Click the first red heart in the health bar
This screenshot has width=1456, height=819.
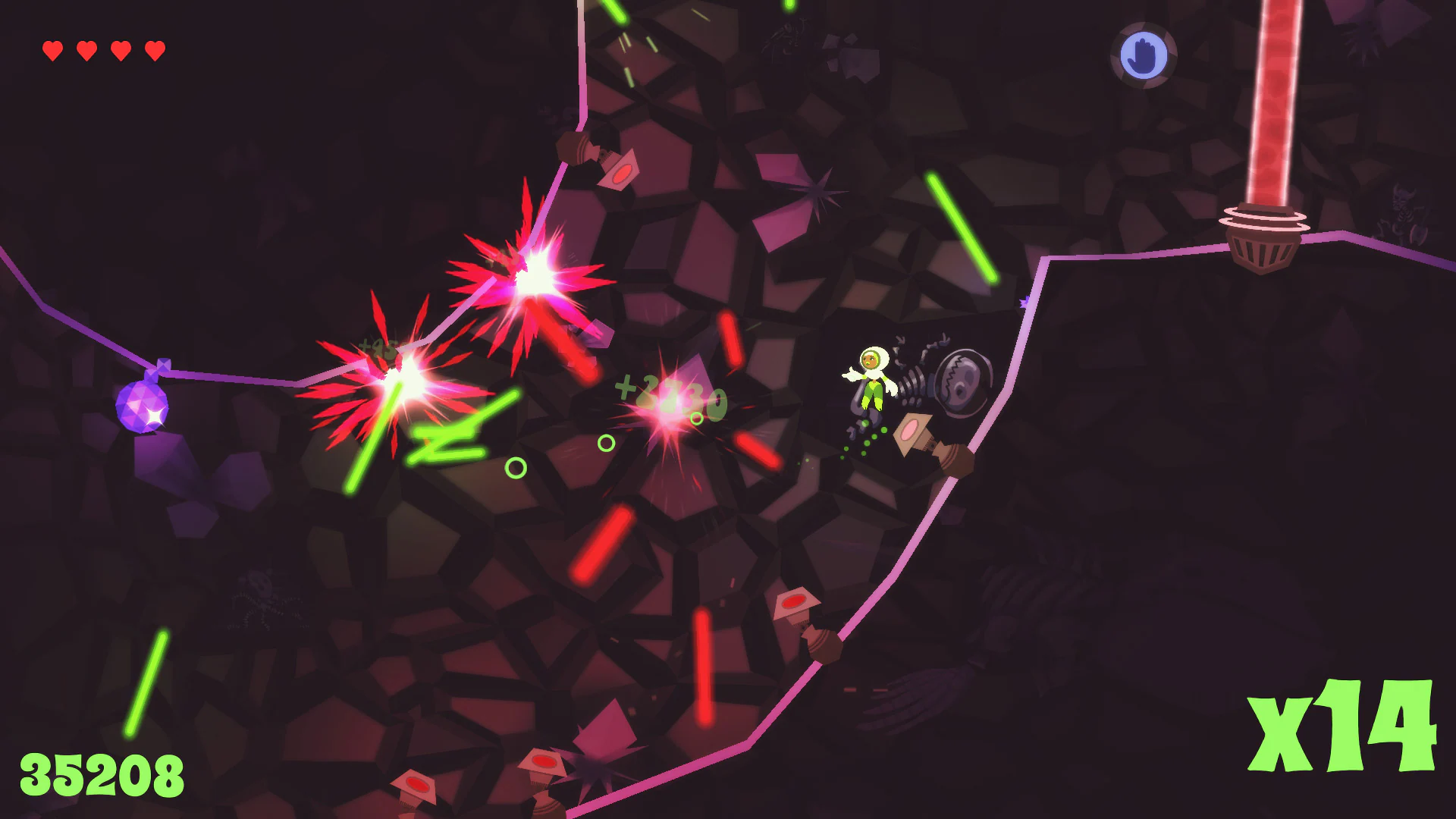tap(52, 52)
